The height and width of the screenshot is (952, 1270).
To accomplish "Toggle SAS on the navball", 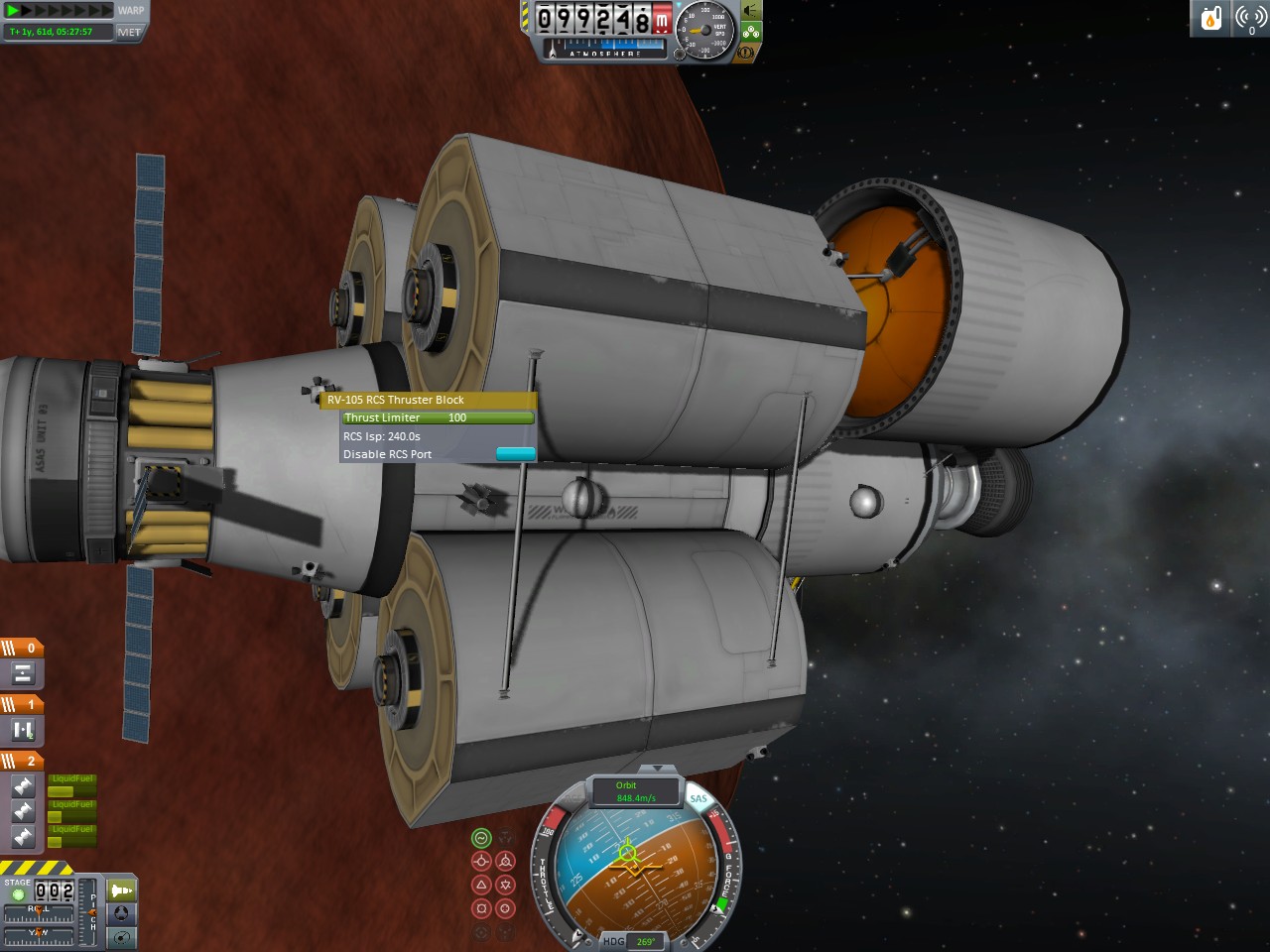I will 698,798.
